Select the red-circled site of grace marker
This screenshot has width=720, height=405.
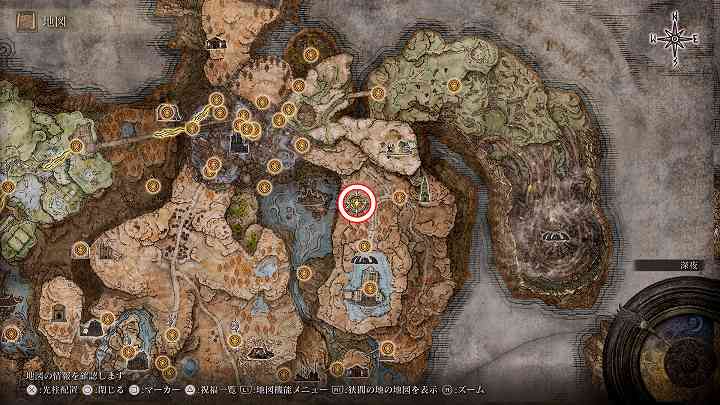click(x=357, y=202)
